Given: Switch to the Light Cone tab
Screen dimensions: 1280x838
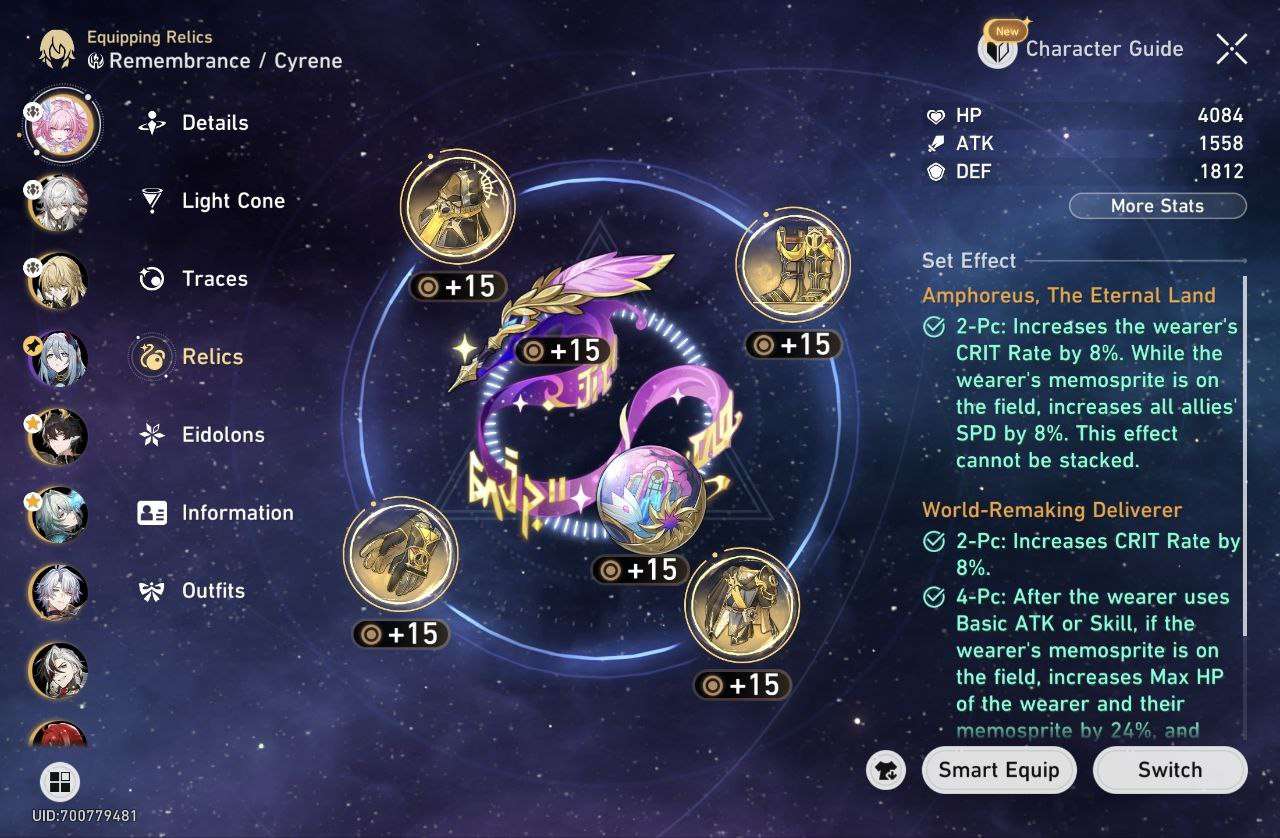Looking at the screenshot, I should click(232, 201).
